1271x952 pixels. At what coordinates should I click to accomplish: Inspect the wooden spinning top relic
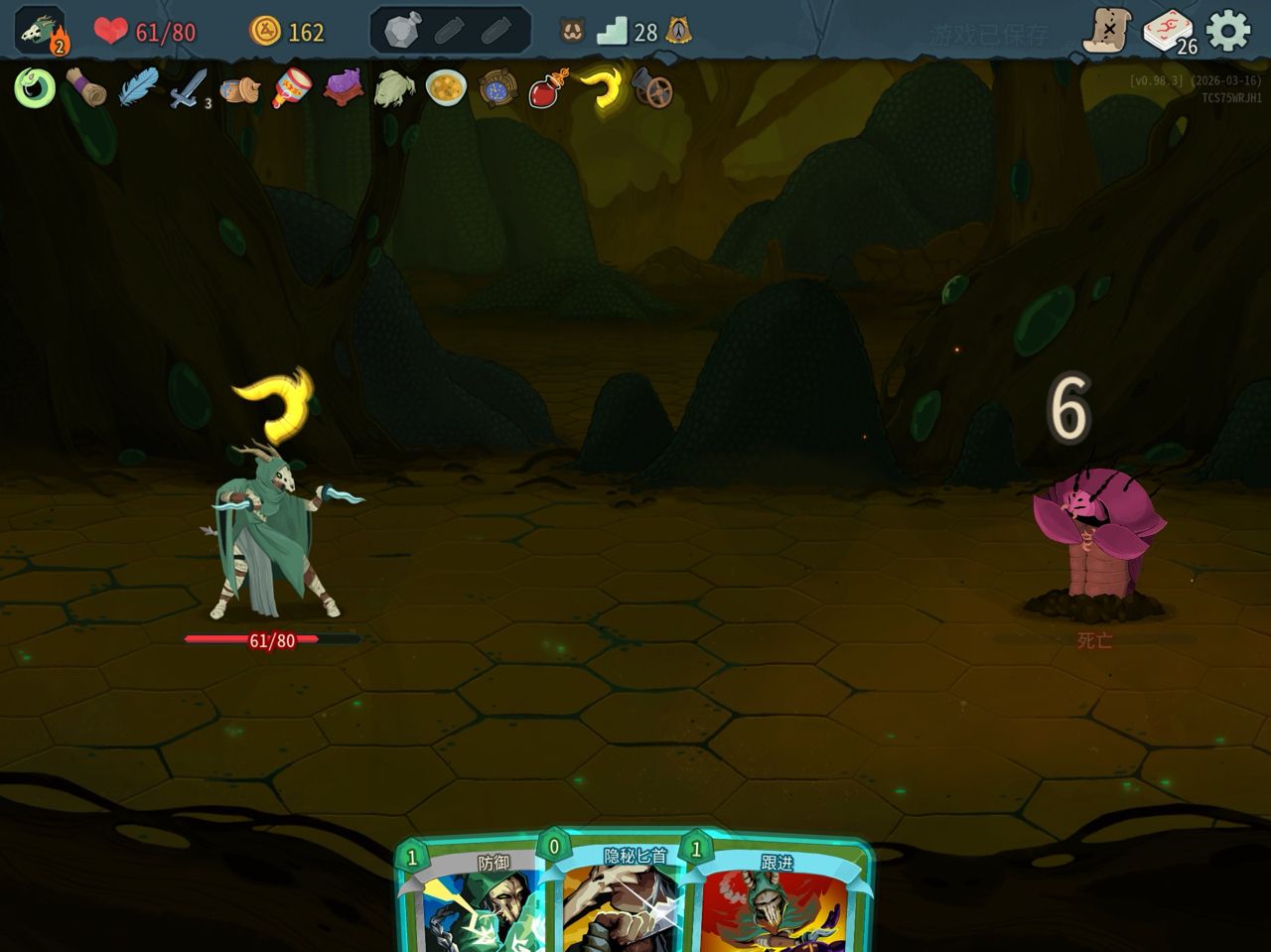tap(240, 89)
